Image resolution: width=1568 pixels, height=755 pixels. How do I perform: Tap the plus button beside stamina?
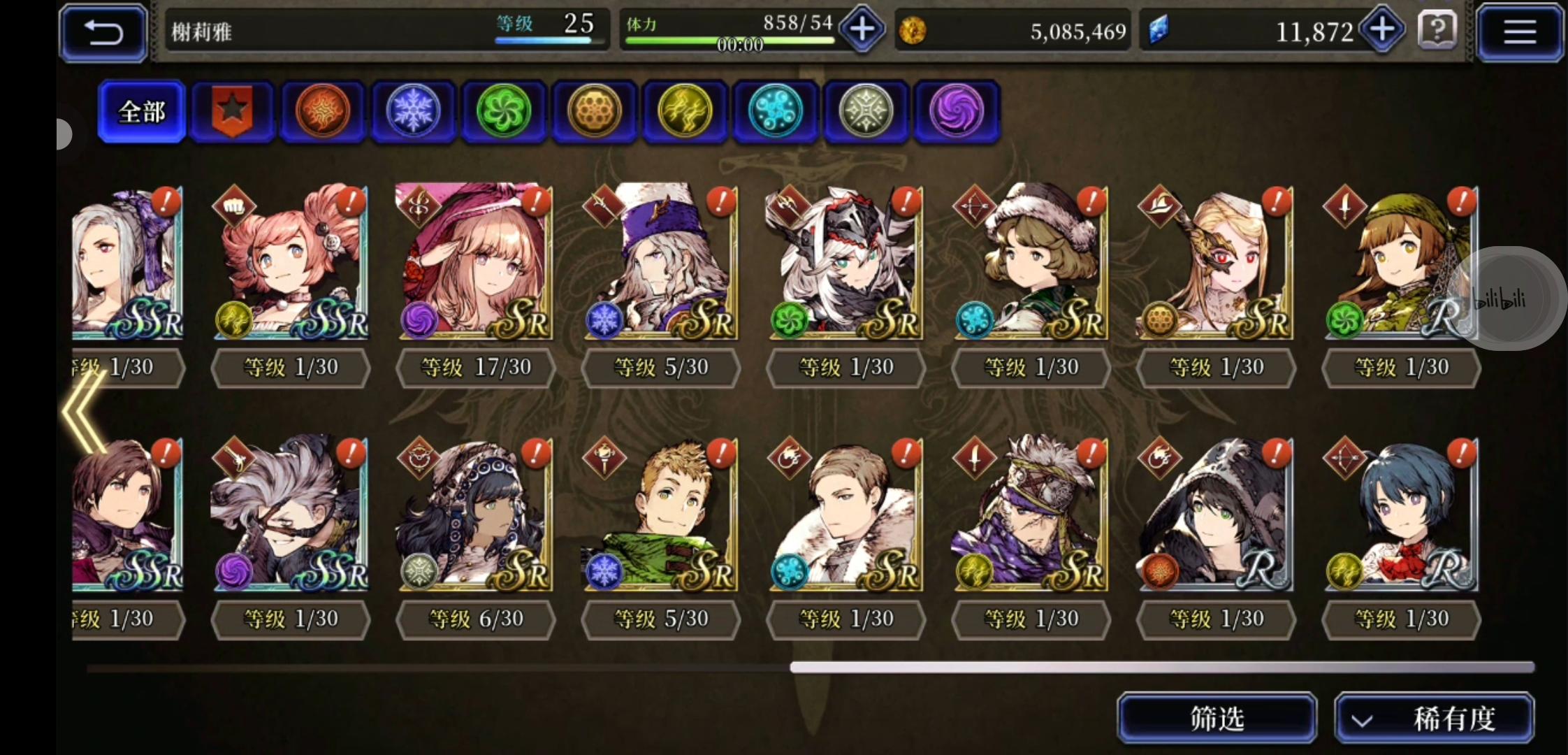[x=862, y=29]
